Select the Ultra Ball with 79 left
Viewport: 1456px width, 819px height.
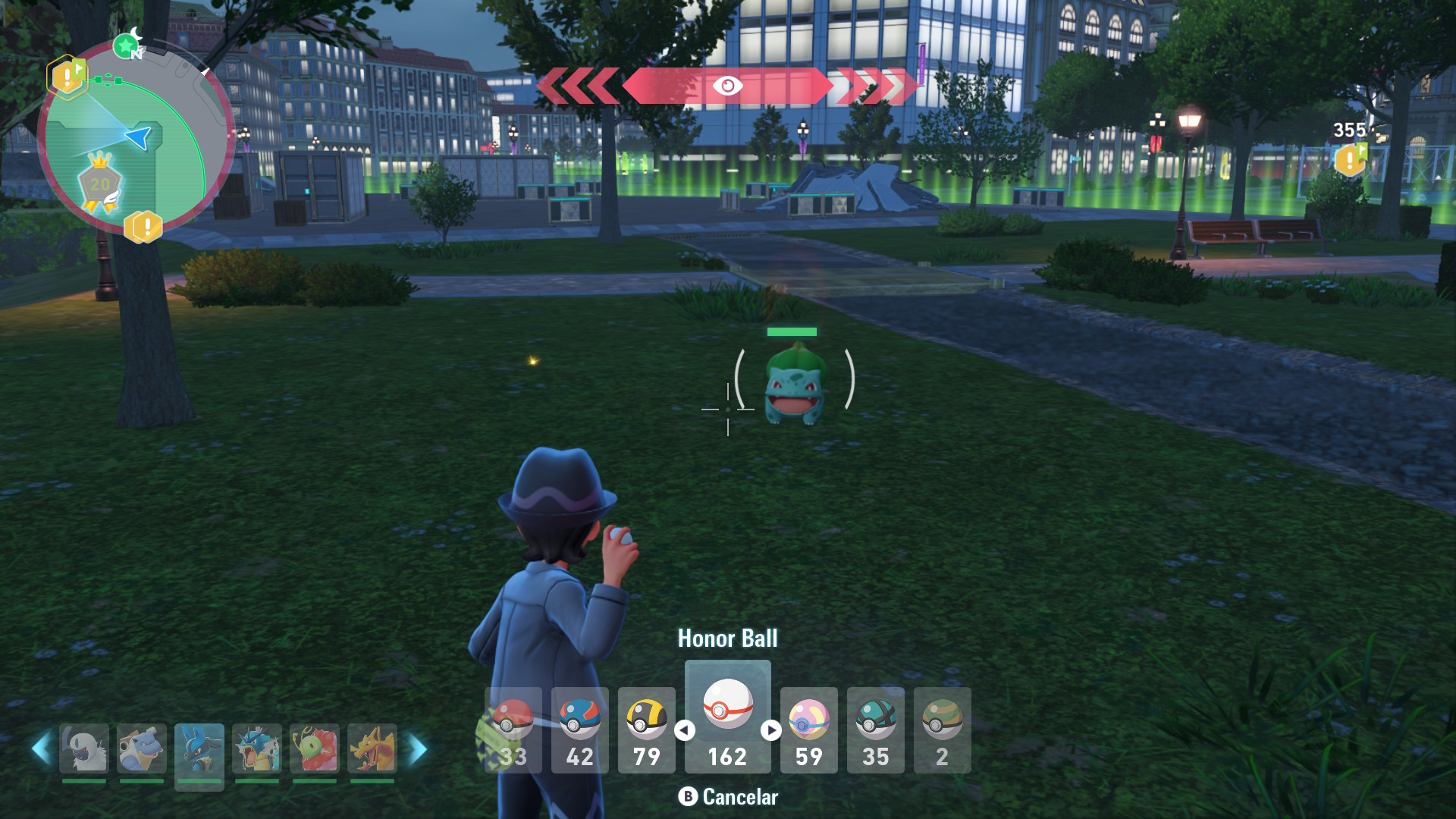tap(647, 730)
